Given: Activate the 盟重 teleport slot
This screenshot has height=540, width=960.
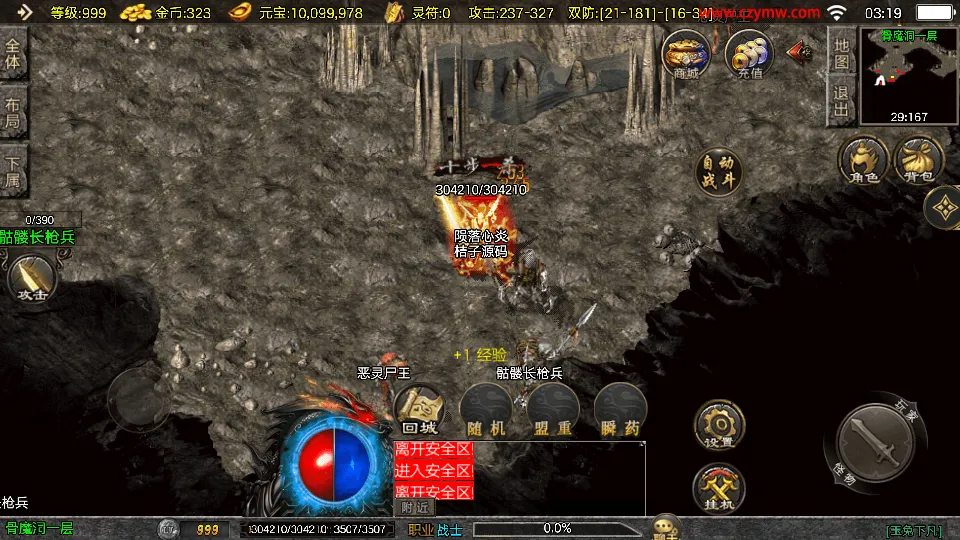Looking at the screenshot, I should [552, 410].
